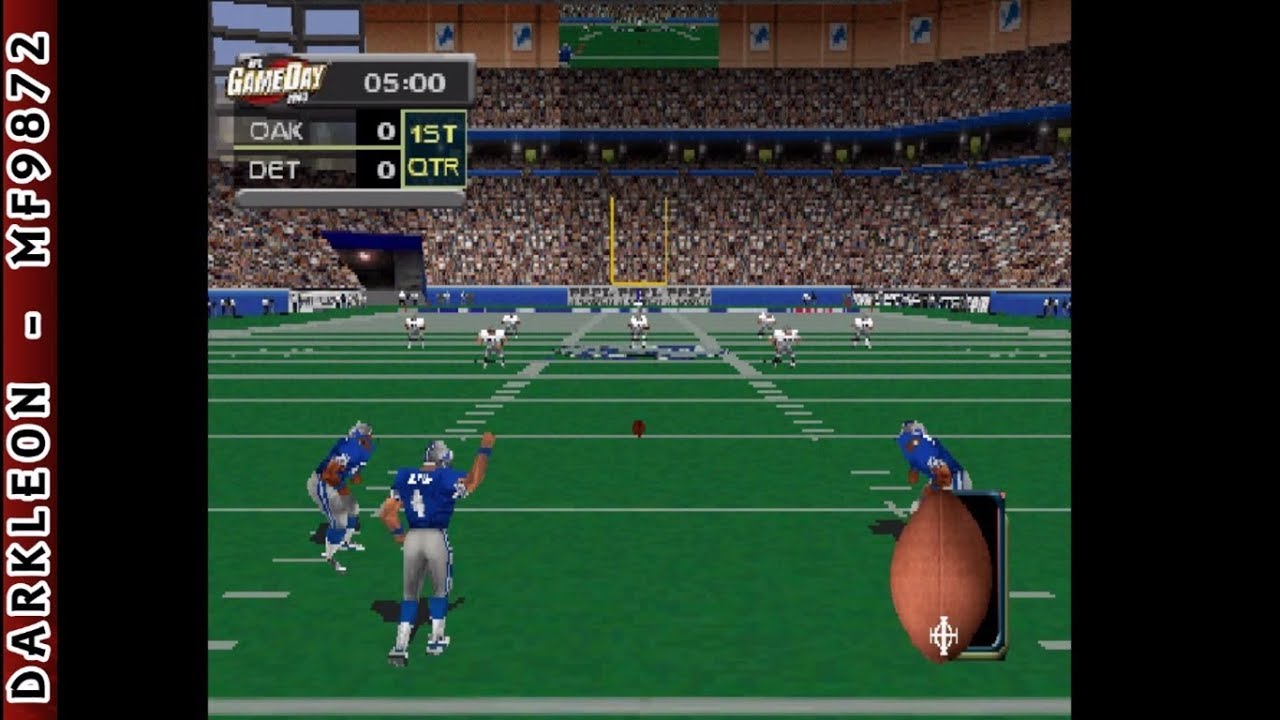Click the football kick aim meter
The height and width of the screenshot is (720, 1280).
pyautogui.click(x=944, y=574)
